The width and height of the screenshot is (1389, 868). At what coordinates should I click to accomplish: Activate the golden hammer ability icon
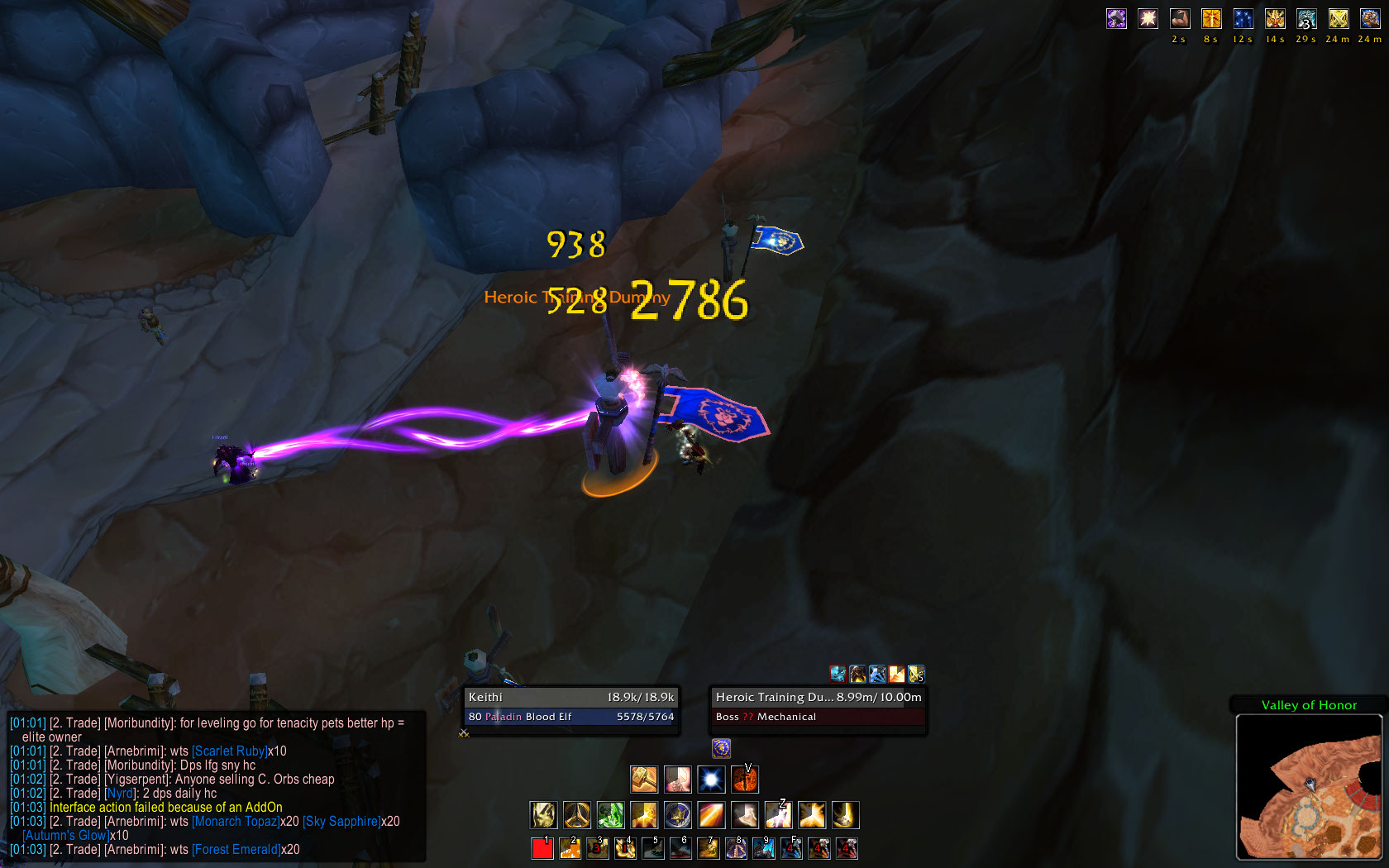644,779
